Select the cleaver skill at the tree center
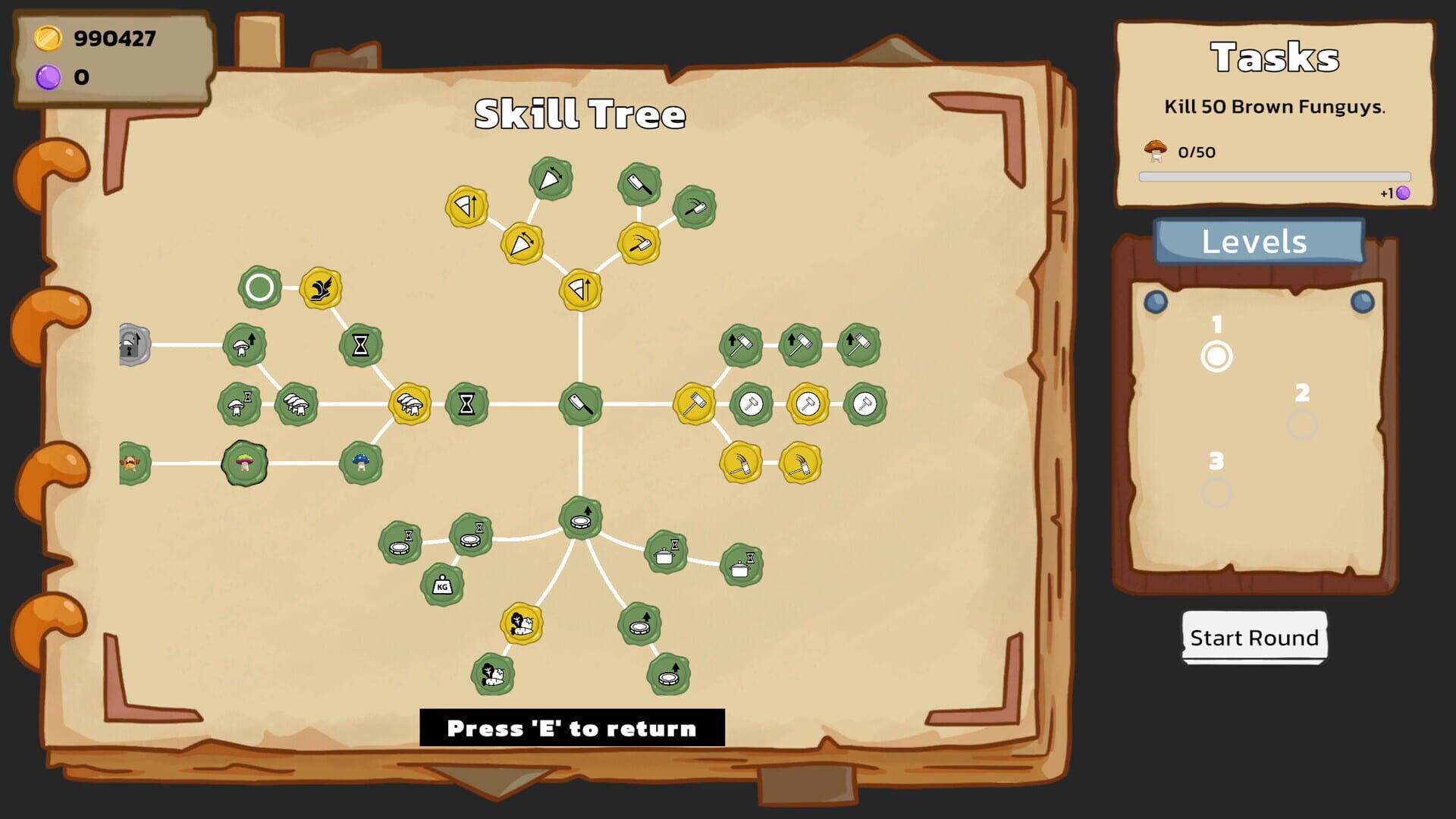This screenshot has width=1456, height=819. (580, 403)
